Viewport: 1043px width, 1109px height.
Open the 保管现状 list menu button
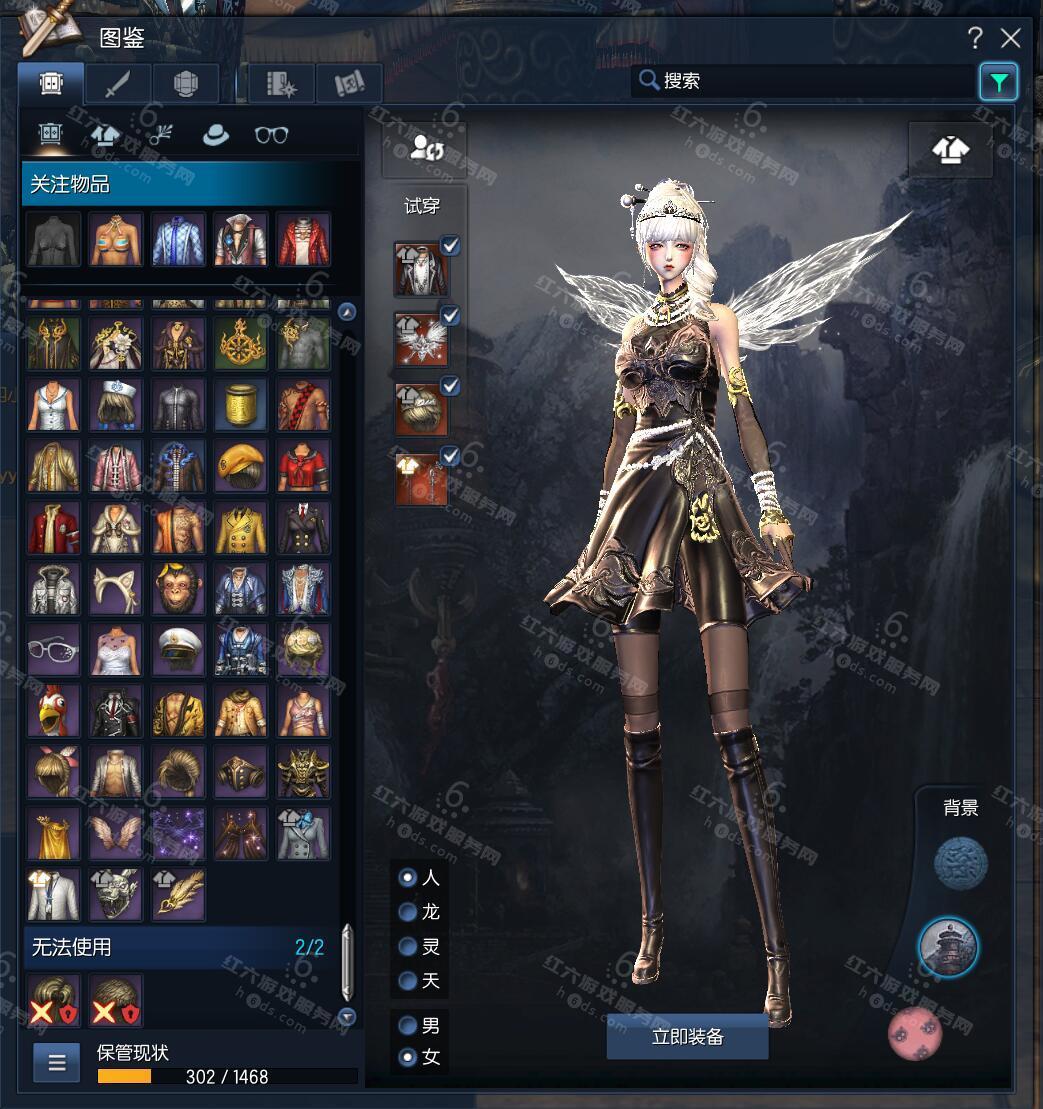click(57, 1063)
